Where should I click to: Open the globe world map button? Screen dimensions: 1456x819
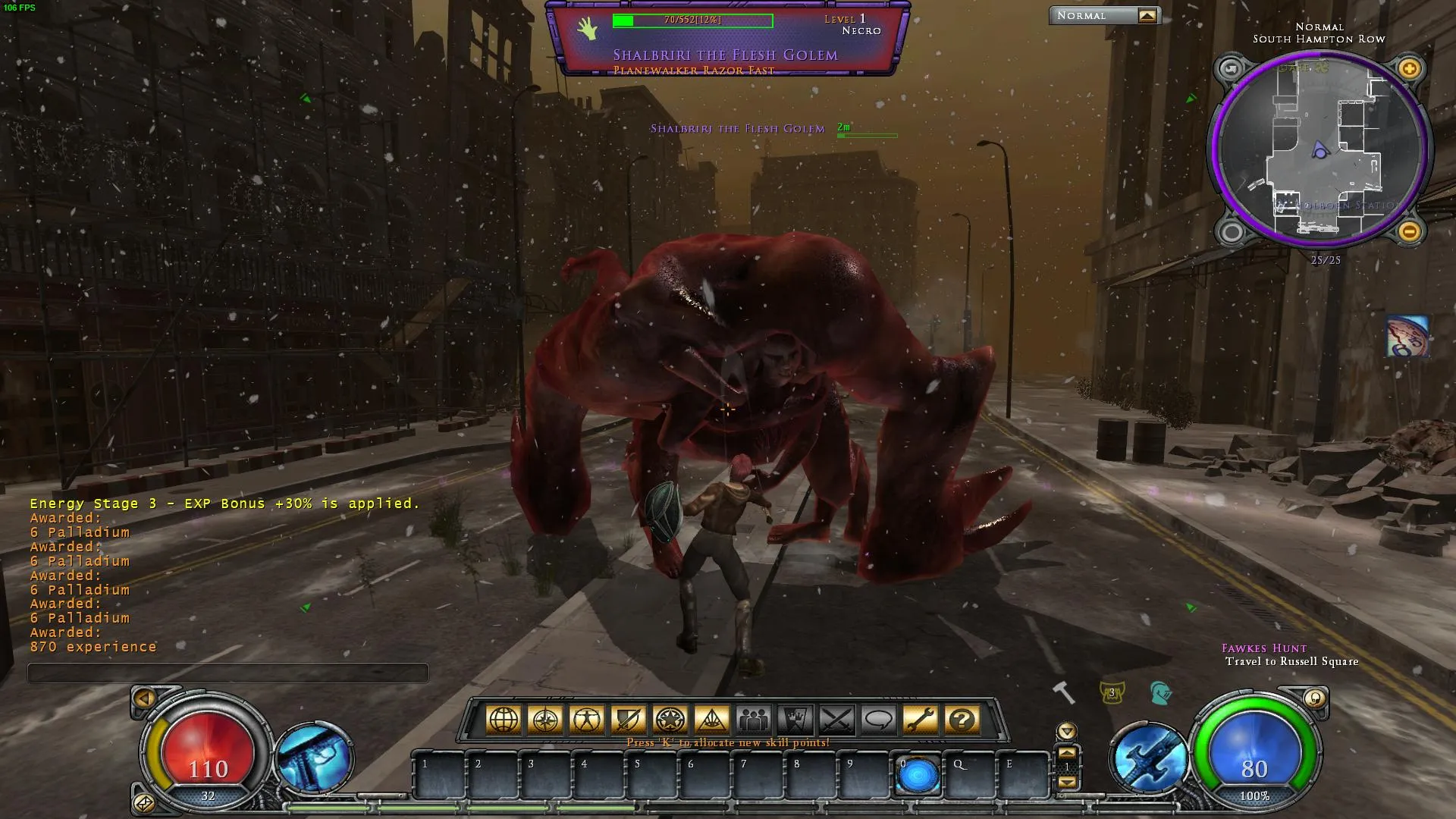[504, 720]
